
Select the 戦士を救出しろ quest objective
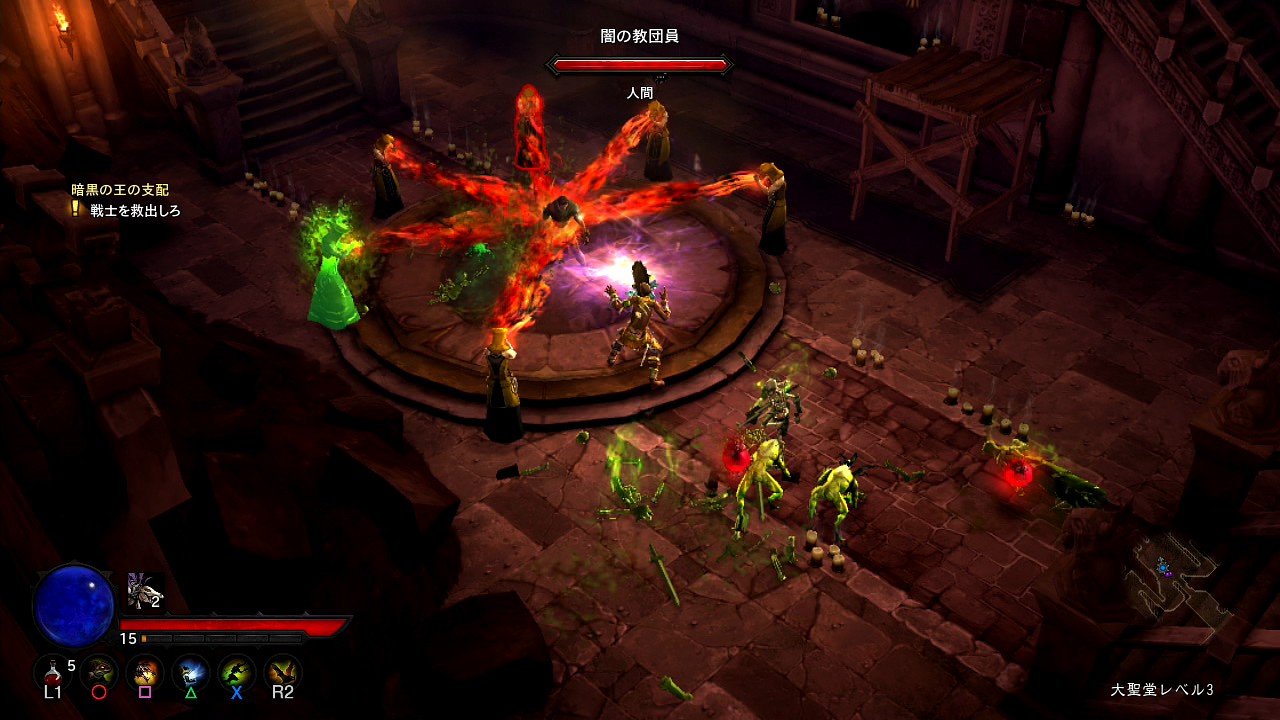135,211
